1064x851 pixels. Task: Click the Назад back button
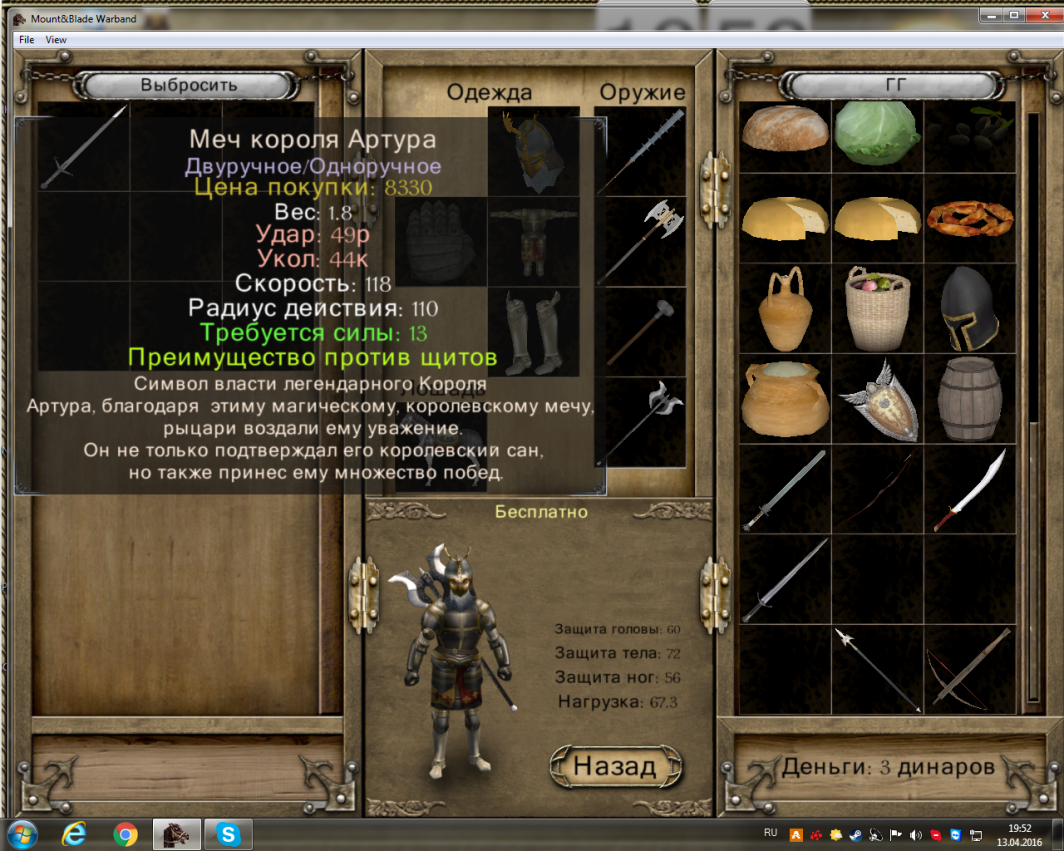pyautogui.click(x=615, y=767)
